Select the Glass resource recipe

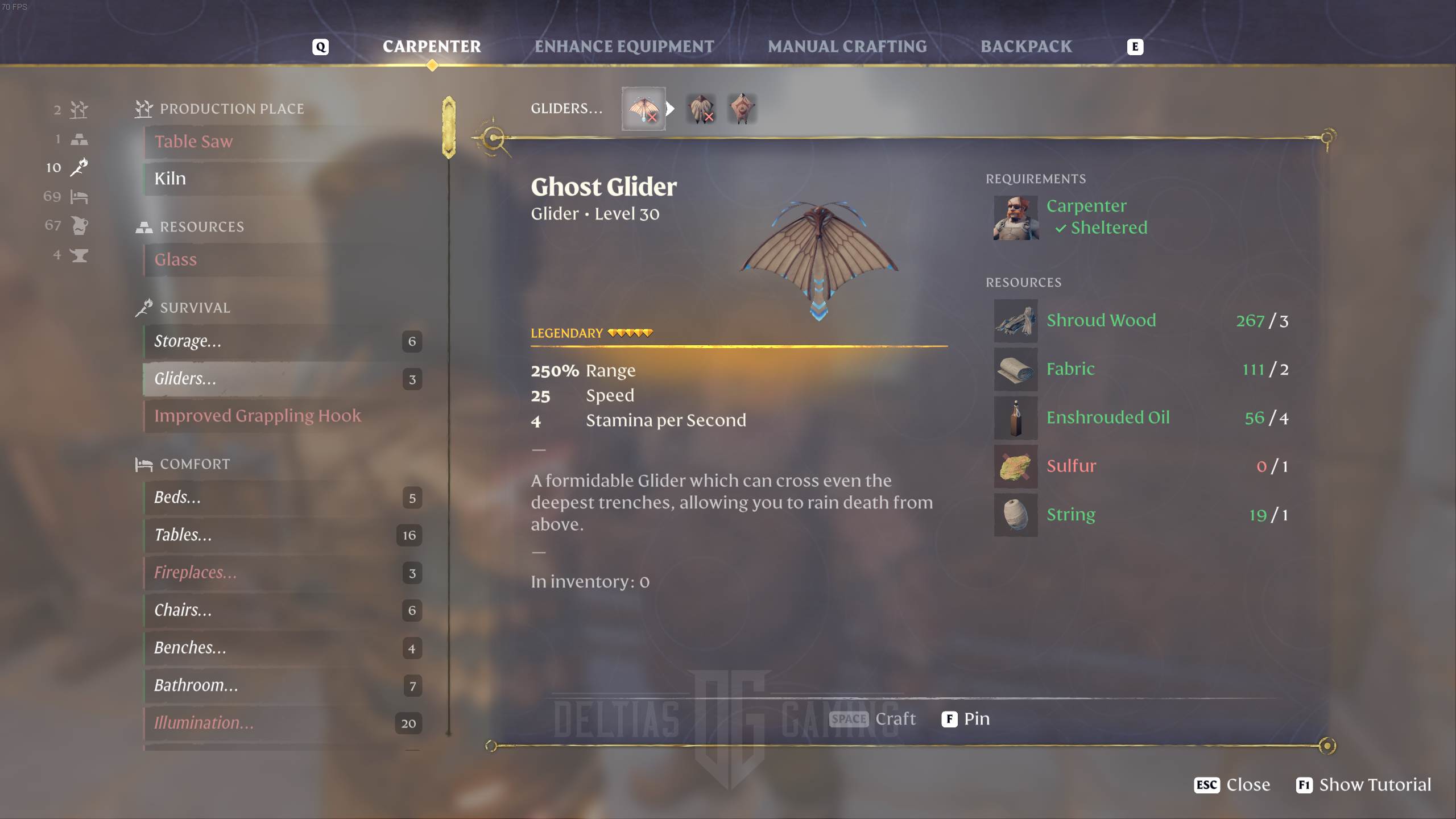coord(176,260)
